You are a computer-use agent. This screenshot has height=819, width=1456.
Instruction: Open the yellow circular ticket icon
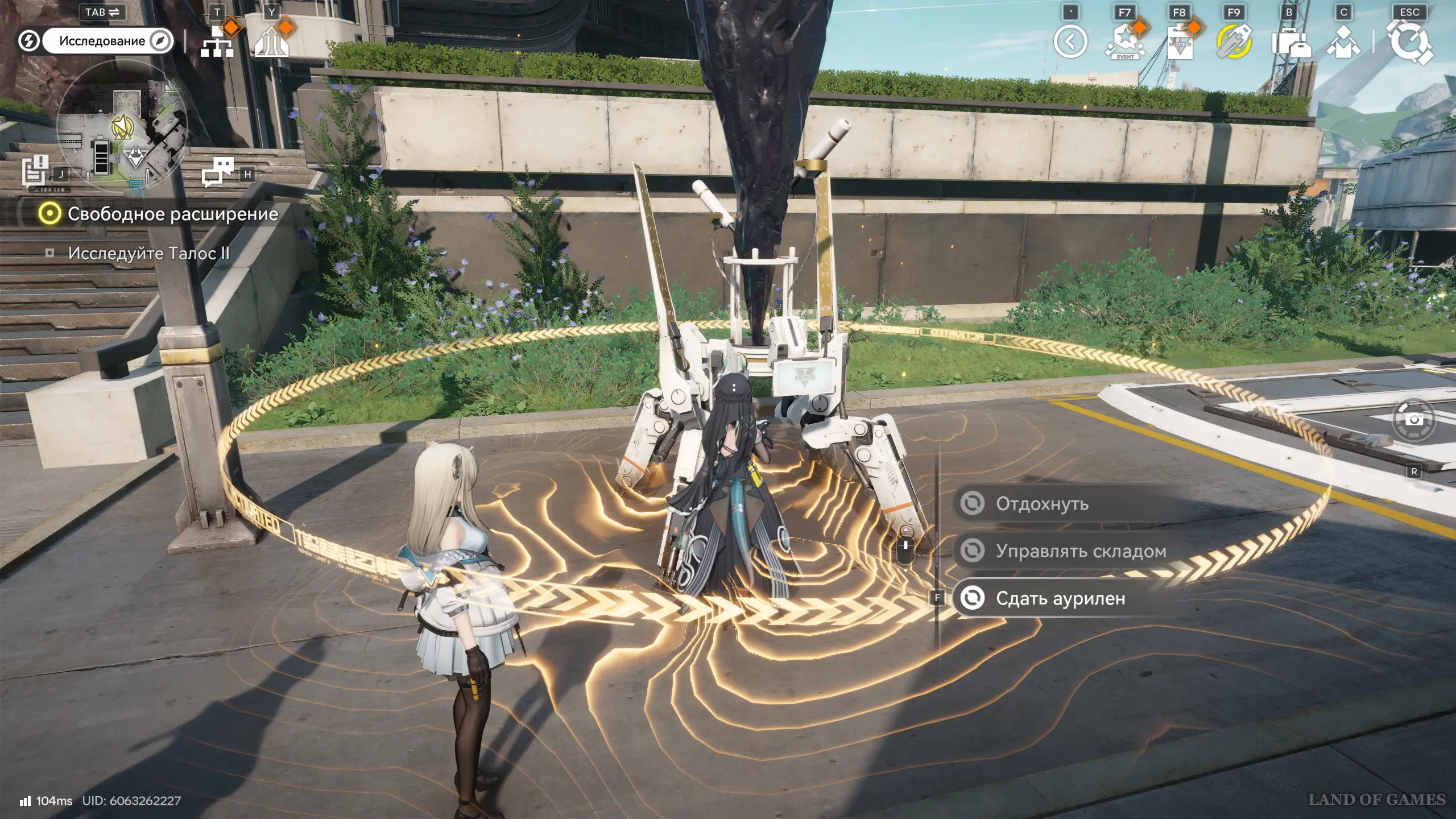[x=1234, y=42]
